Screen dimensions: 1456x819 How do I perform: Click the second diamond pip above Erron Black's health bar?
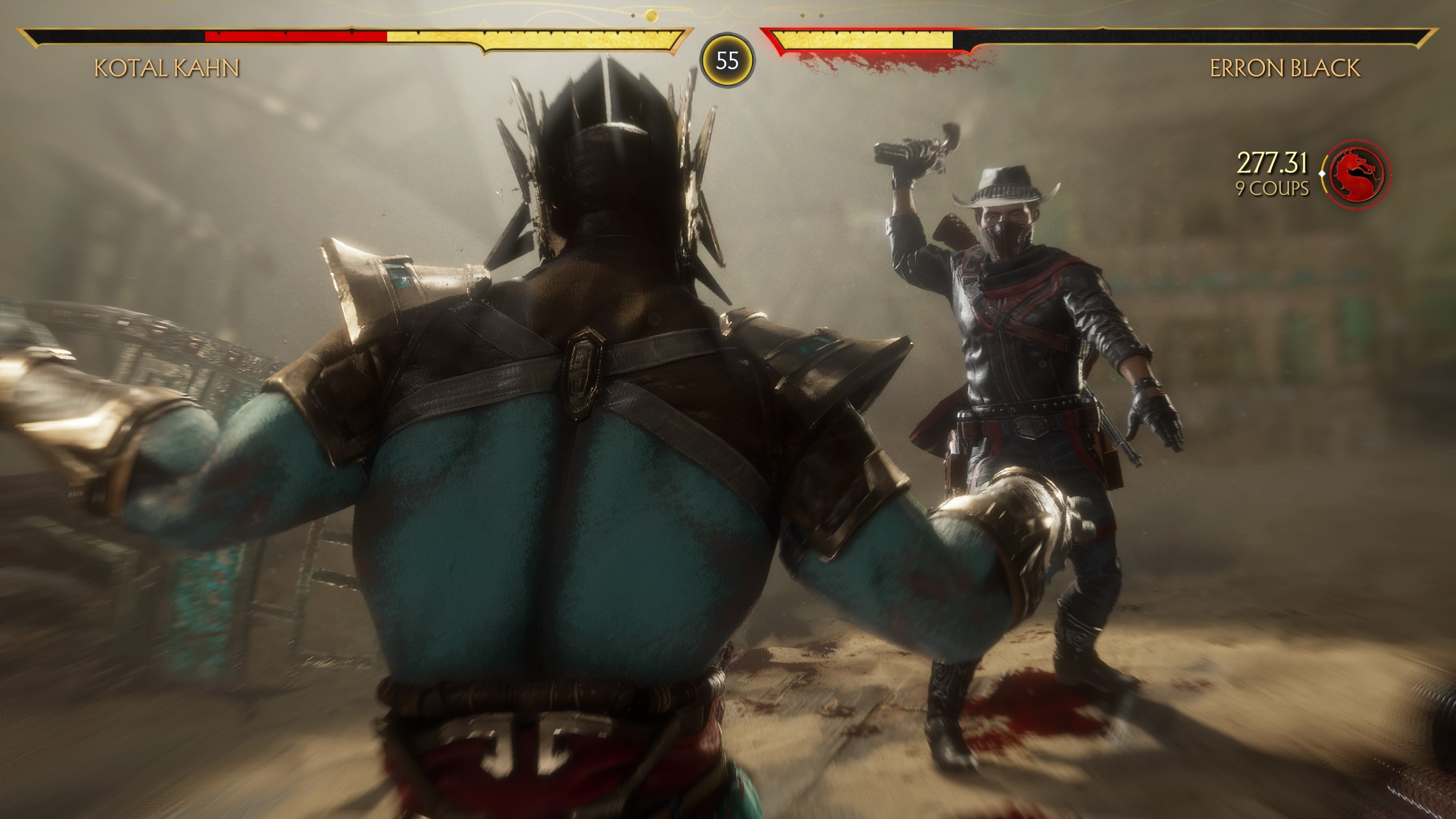tap(822, 16)
